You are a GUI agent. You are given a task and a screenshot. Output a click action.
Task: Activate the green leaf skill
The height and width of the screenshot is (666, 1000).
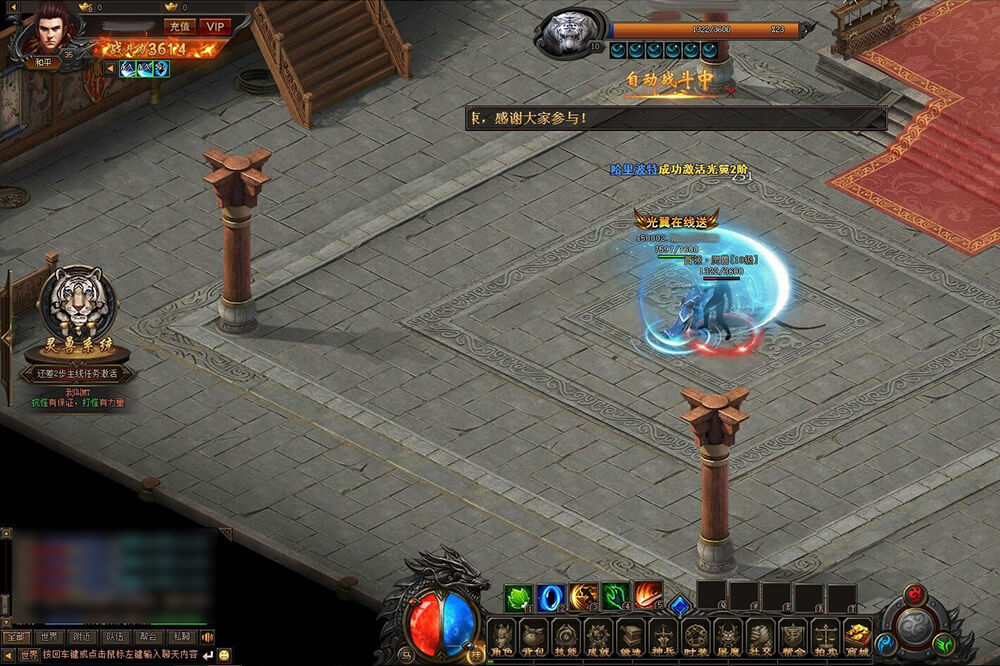pyautogui.click(x=518, y=598)
